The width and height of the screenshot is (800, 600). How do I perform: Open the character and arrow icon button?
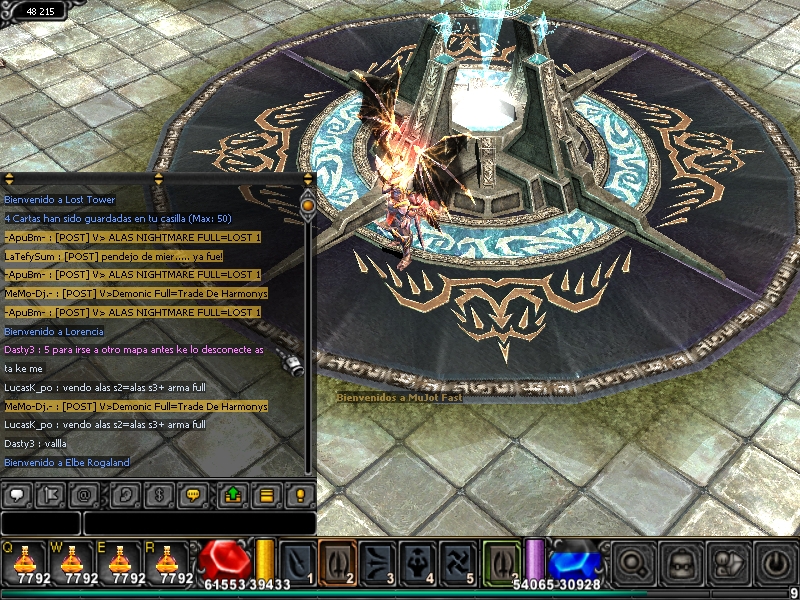pyautogui.click(x=727, y=562)
